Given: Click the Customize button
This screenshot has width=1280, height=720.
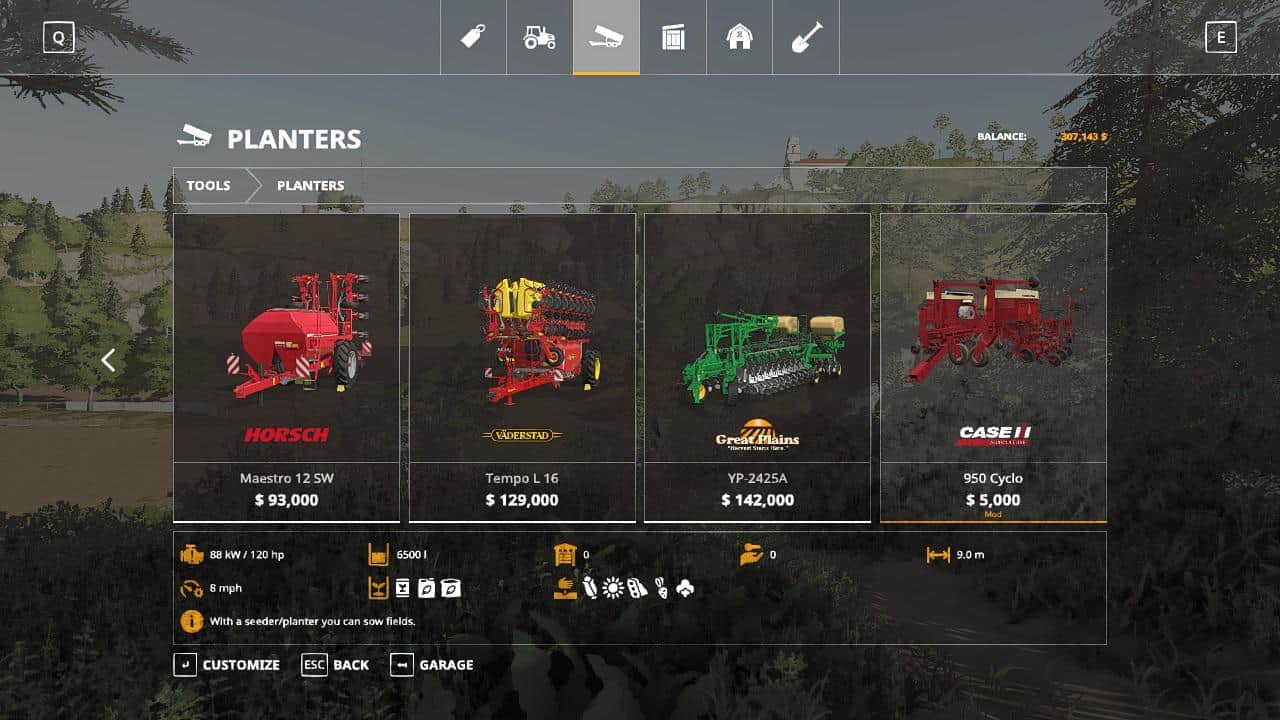Looking at the screenshot, I should click(228, 665).
